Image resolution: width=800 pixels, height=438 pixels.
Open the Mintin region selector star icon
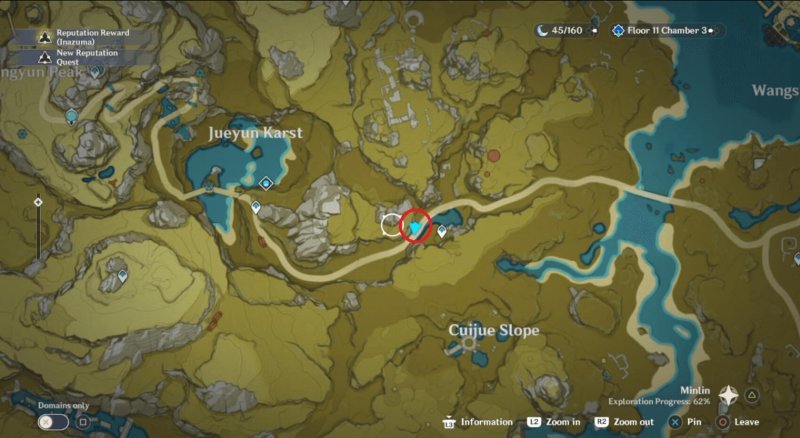pyautogui.click(x=729, y=396)
